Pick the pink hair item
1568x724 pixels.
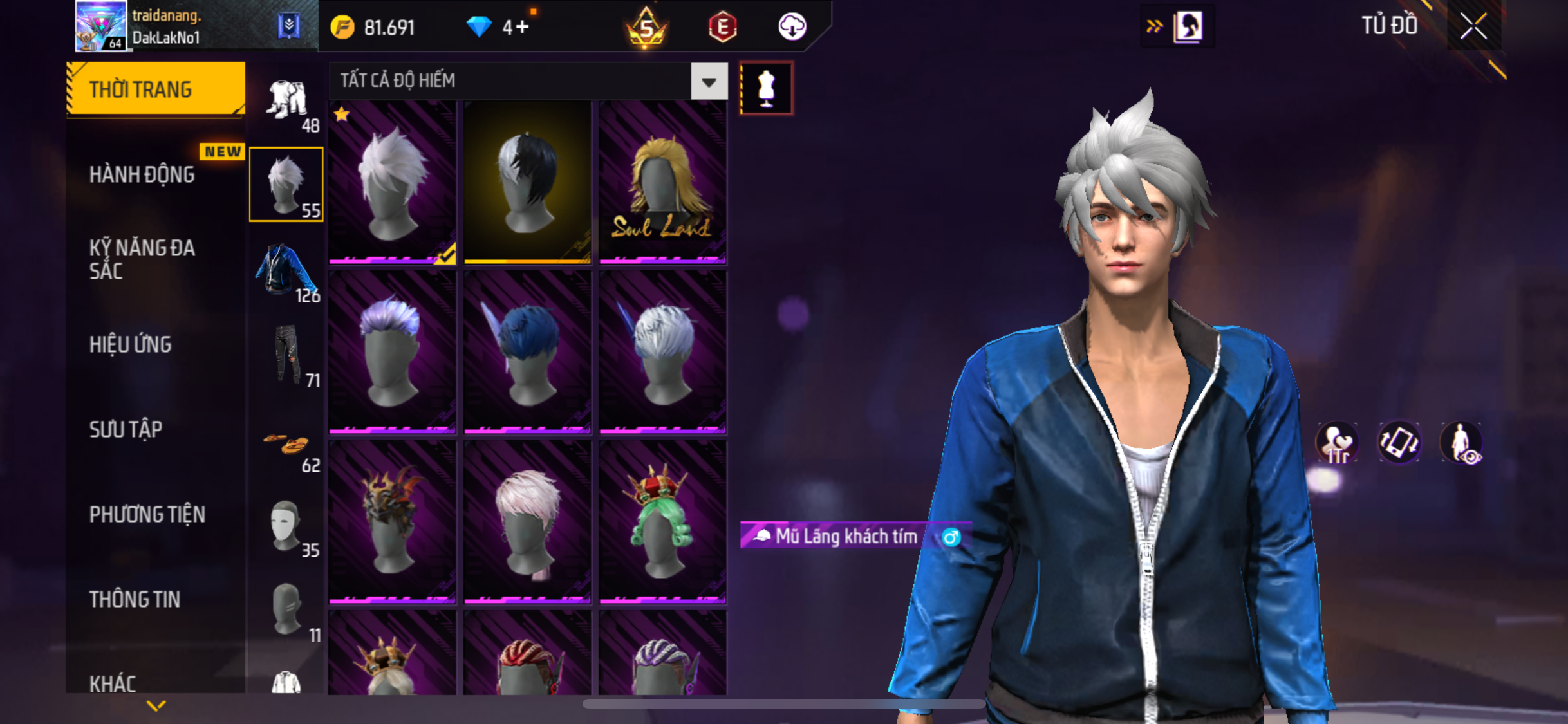527,521
